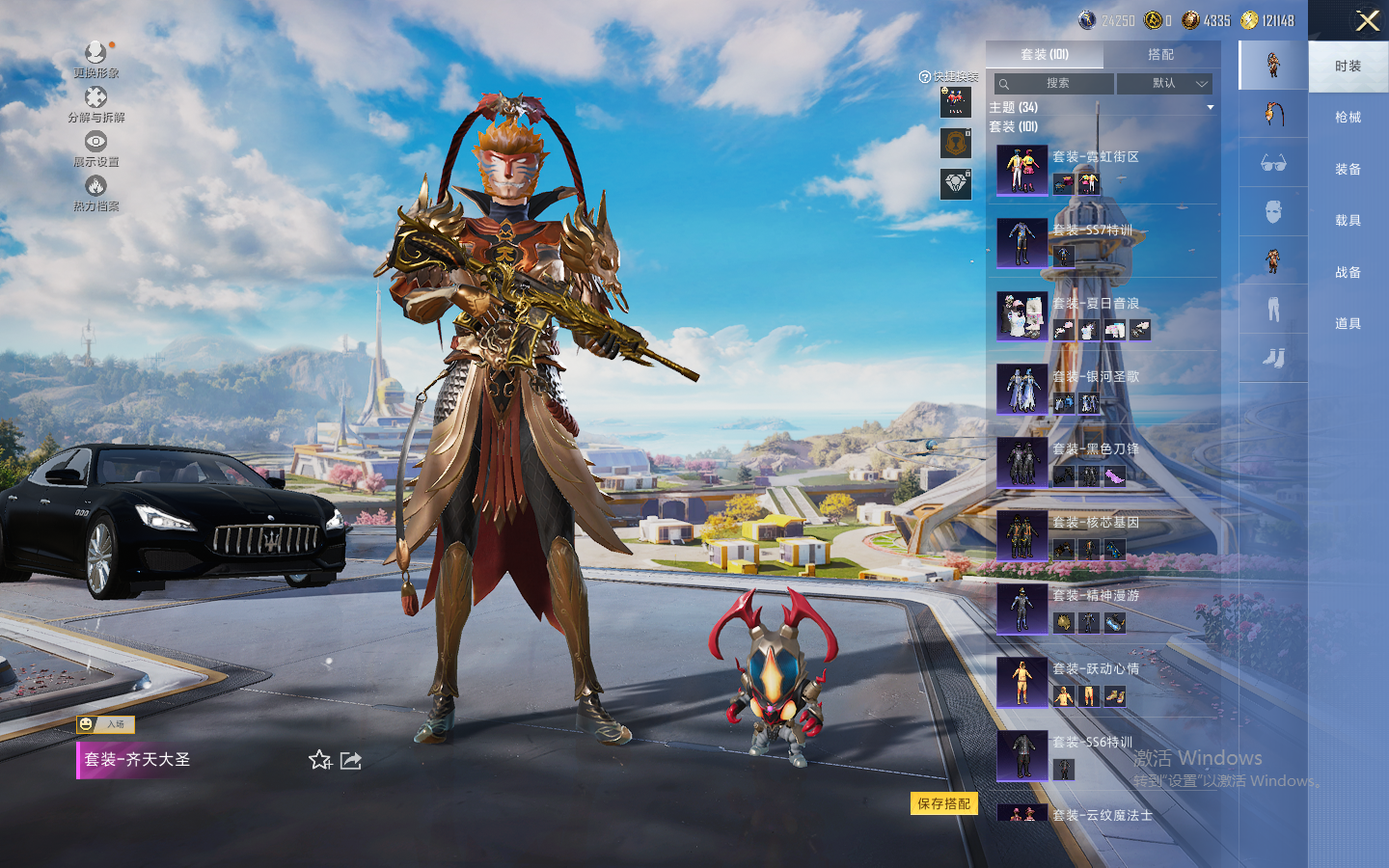Open the 装备 category
Screen dimensions: 1389x868
pyautogui.click(x=1348, y=170)
